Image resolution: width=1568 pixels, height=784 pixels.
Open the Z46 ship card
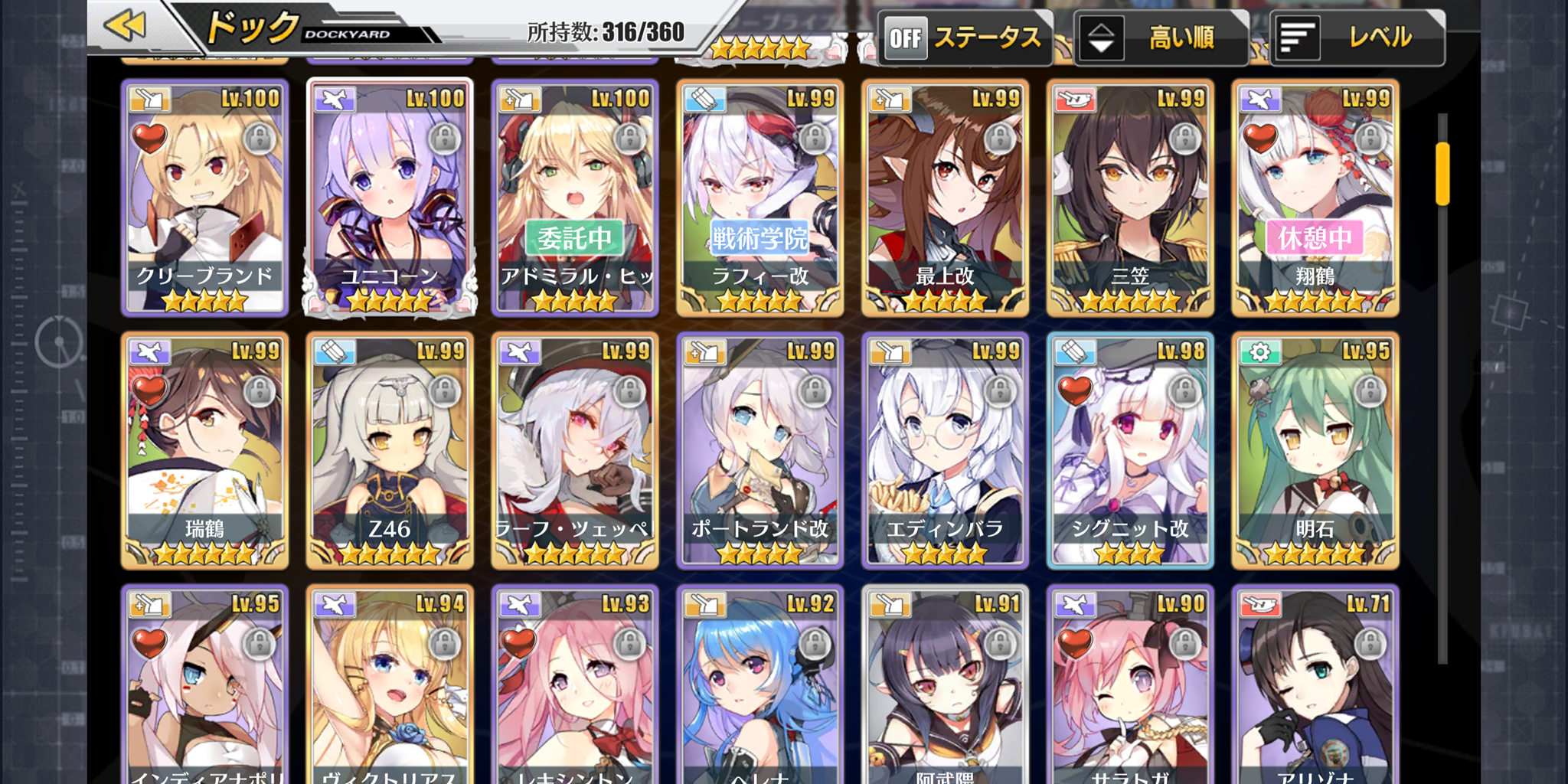tap(390, 450)
